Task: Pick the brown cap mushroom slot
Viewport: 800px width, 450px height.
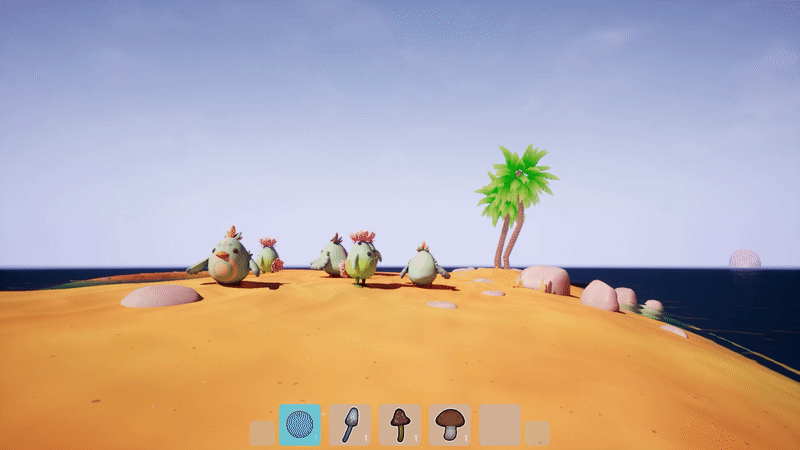Action: (x=450, y=424)
